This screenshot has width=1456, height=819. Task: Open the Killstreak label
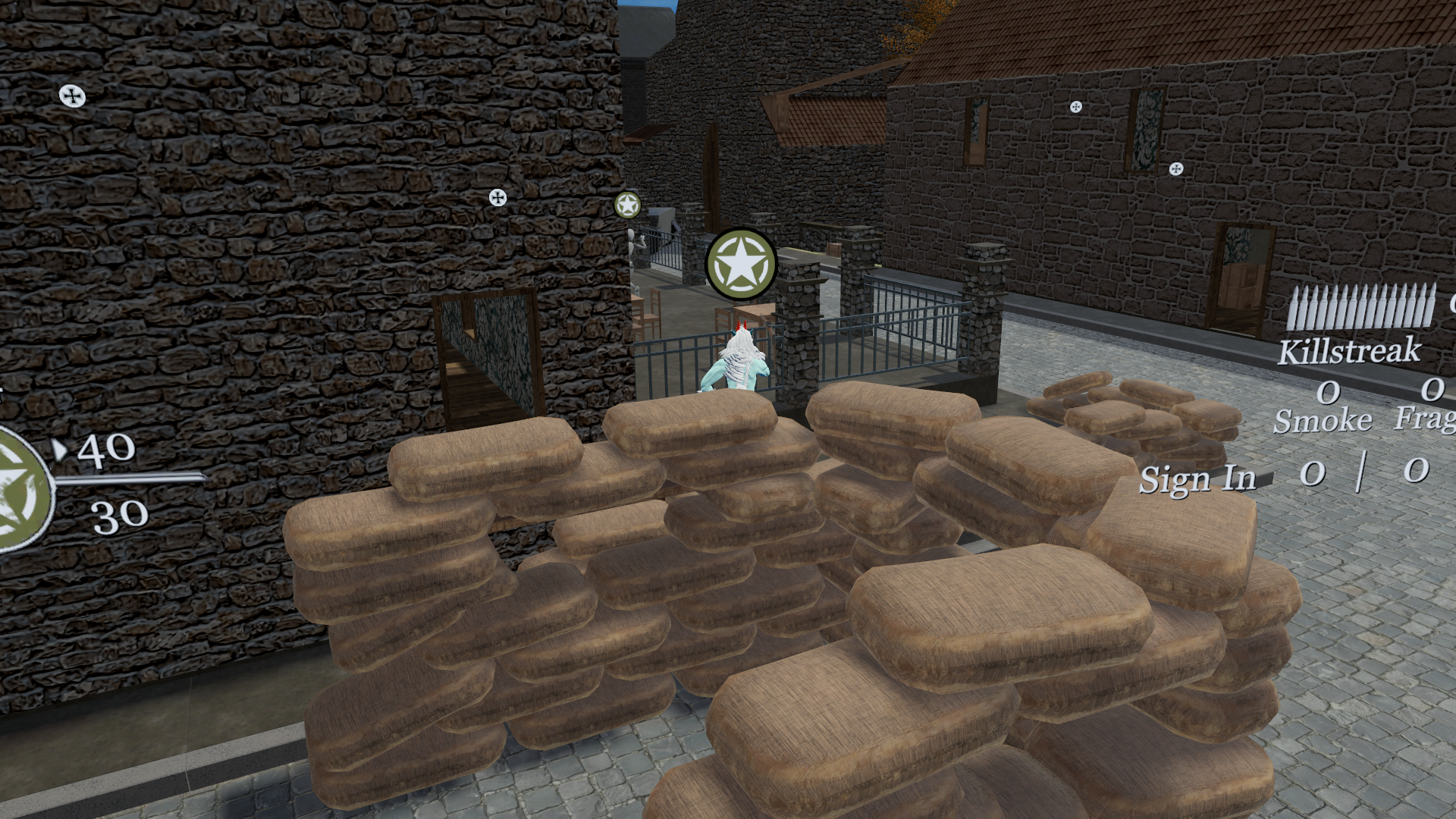[x=1349, y=350]
